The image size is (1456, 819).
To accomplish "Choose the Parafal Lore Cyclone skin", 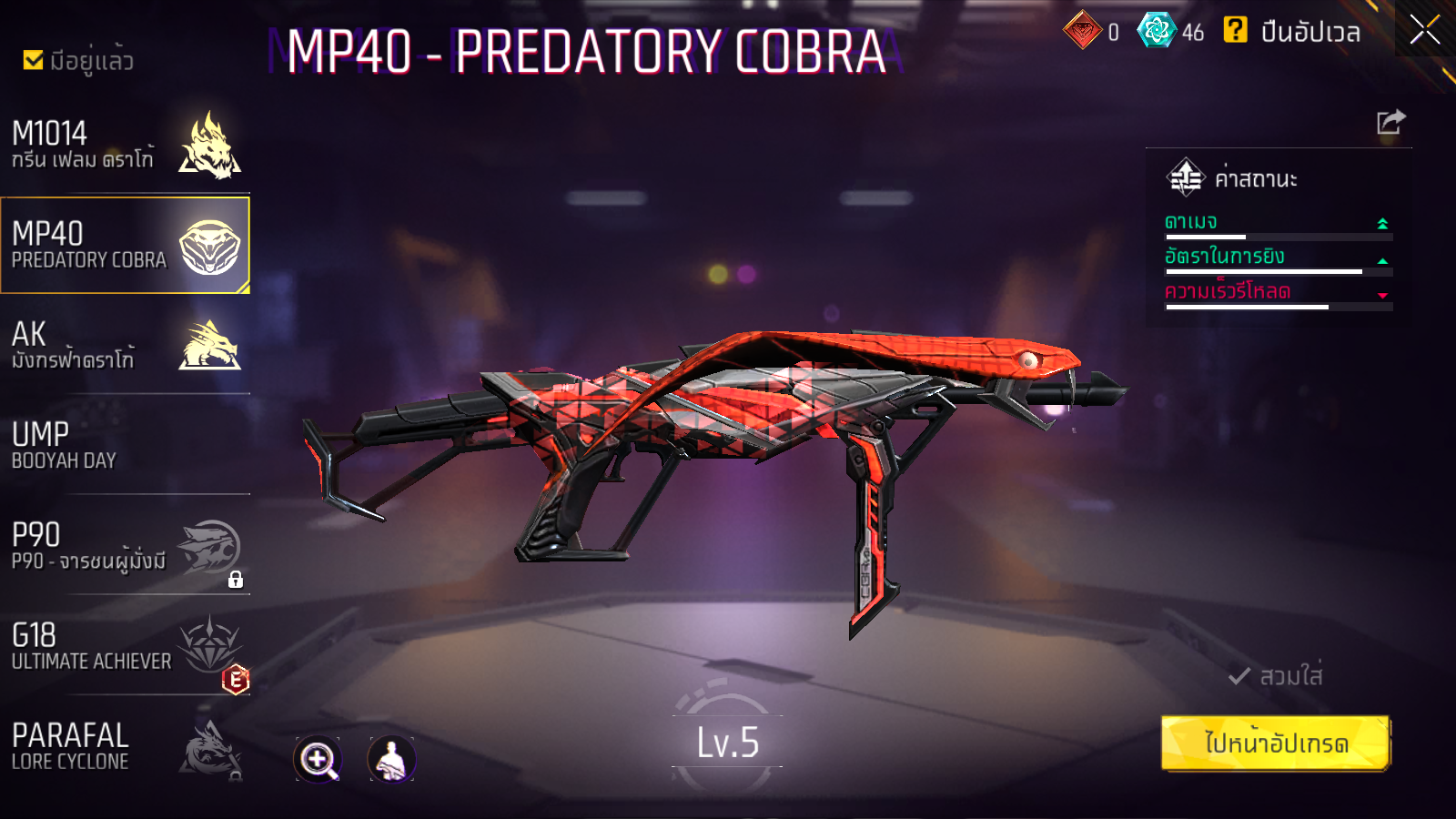I will tap(126, 747).
